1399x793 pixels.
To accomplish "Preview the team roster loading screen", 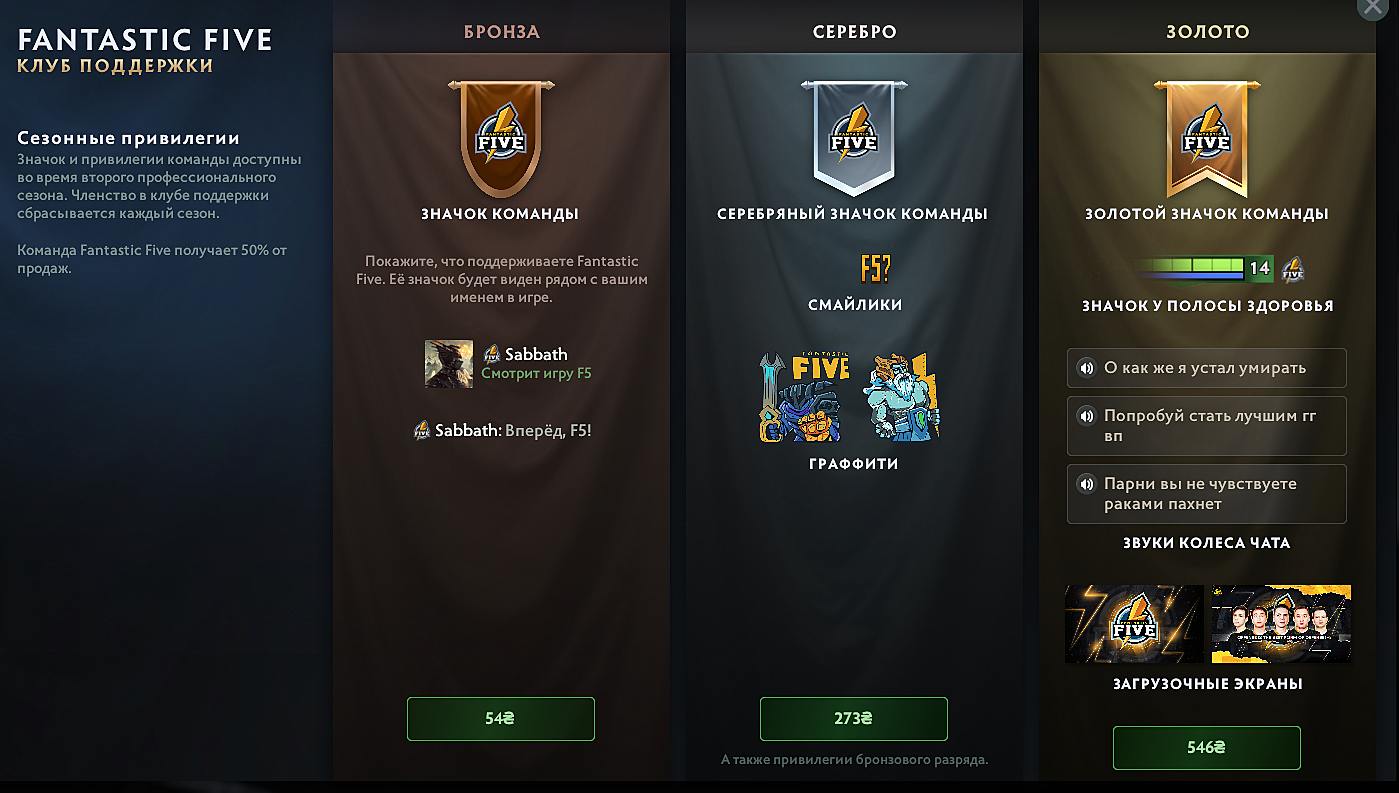I will point(1281,624).
